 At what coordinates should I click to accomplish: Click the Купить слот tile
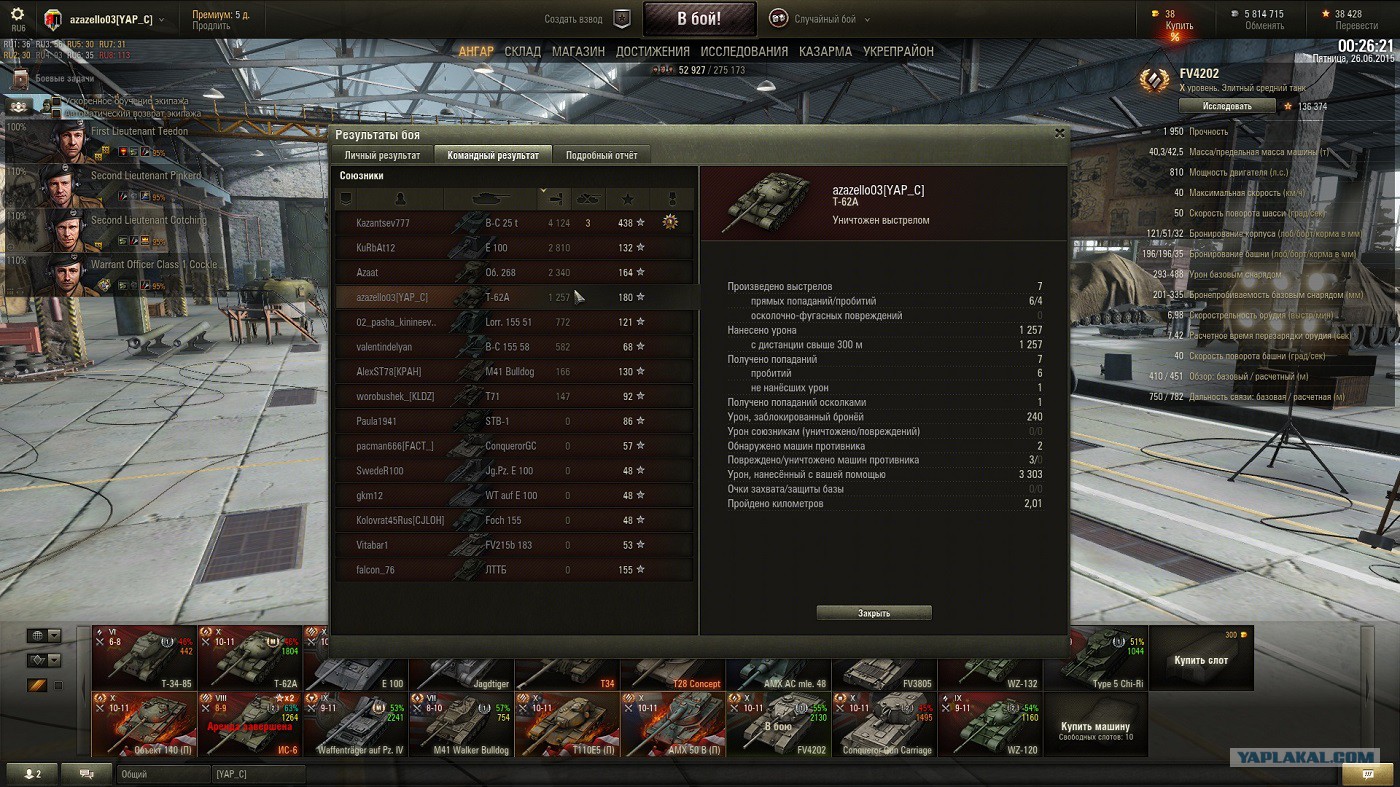(1201, 659)
